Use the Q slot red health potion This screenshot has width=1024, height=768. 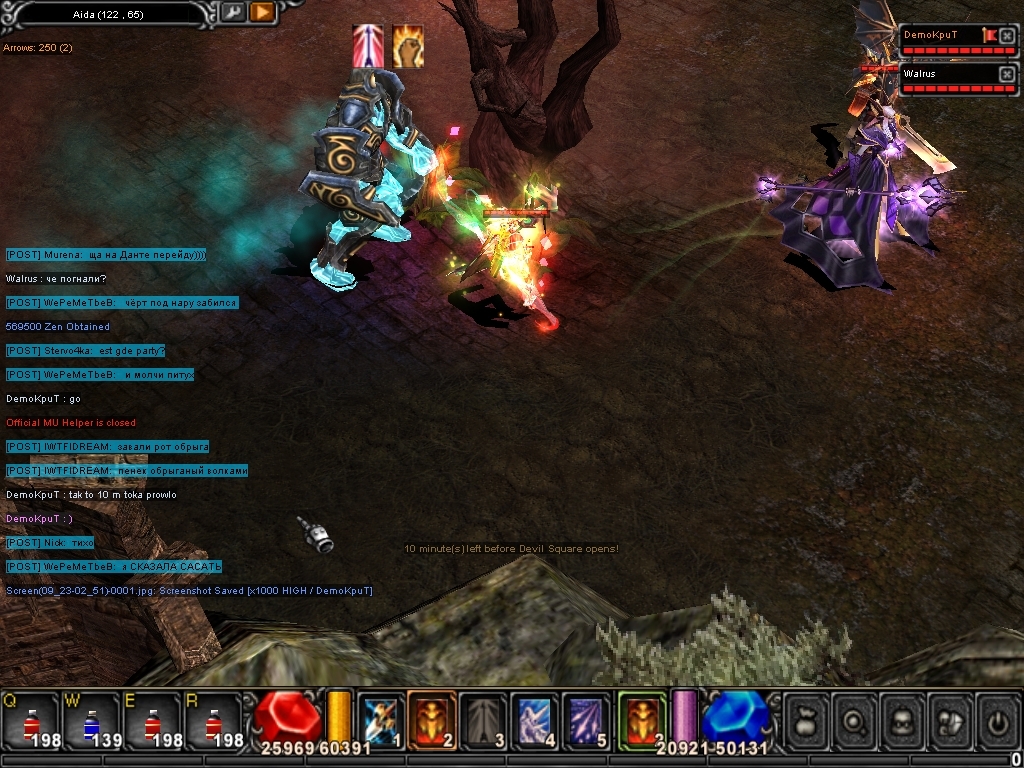(31, 722)
